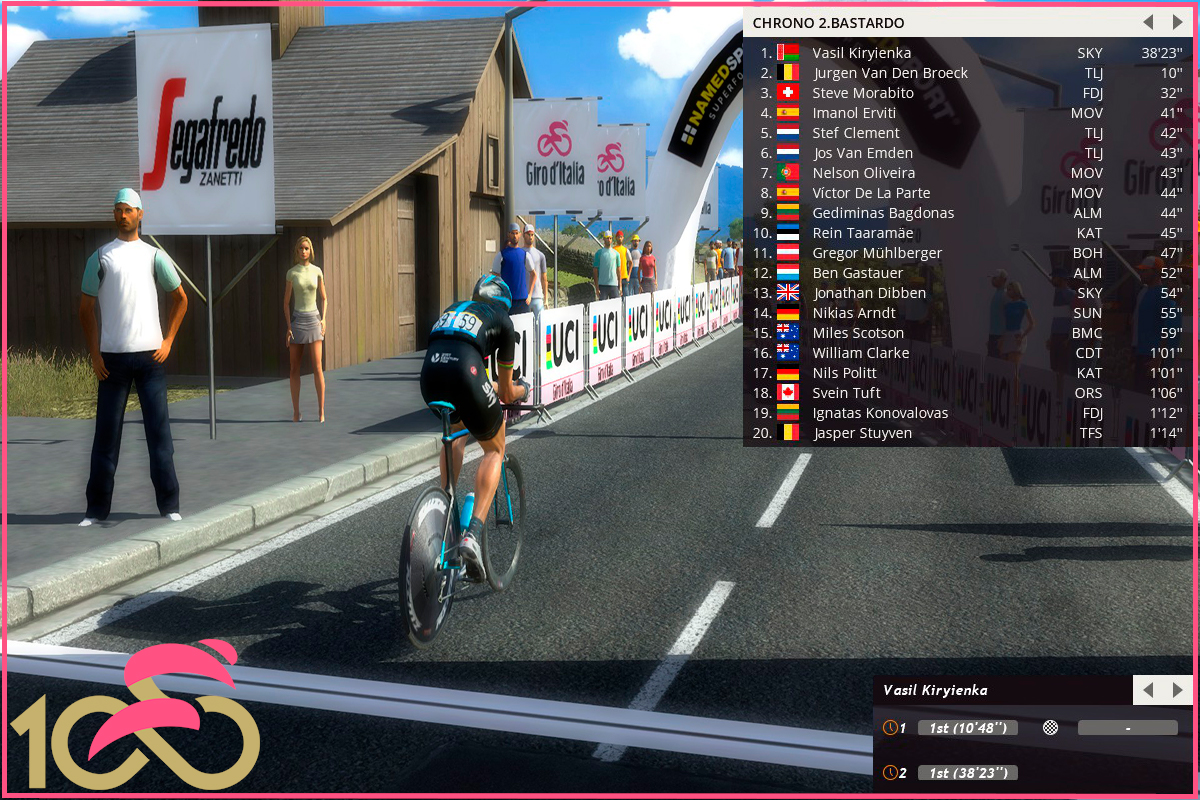Screen dimensions: 1200x800
Task: Switch to the previous rider in rider panel
Action: tap(1148, 690)
